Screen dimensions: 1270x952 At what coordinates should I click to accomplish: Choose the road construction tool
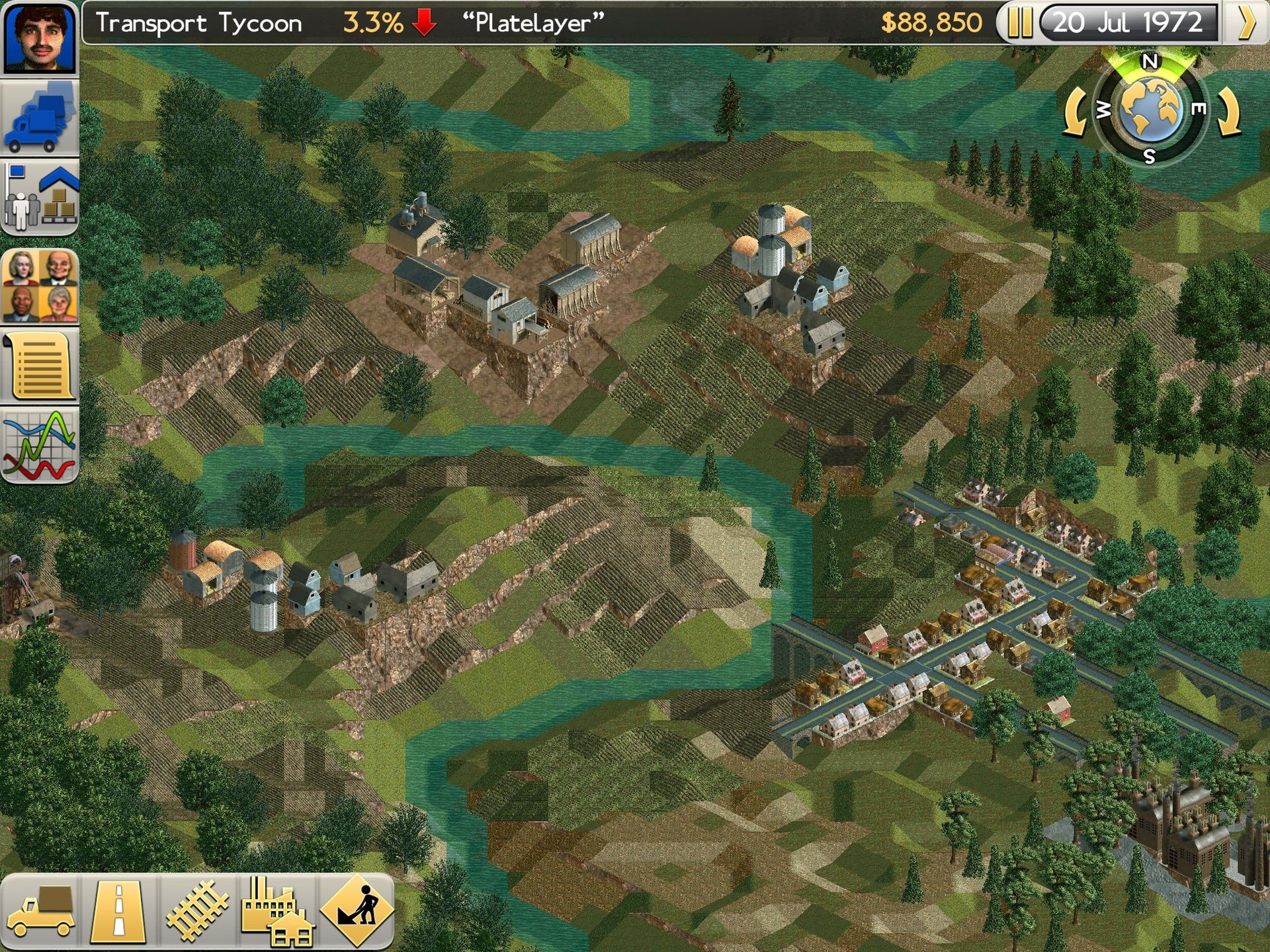119,911
